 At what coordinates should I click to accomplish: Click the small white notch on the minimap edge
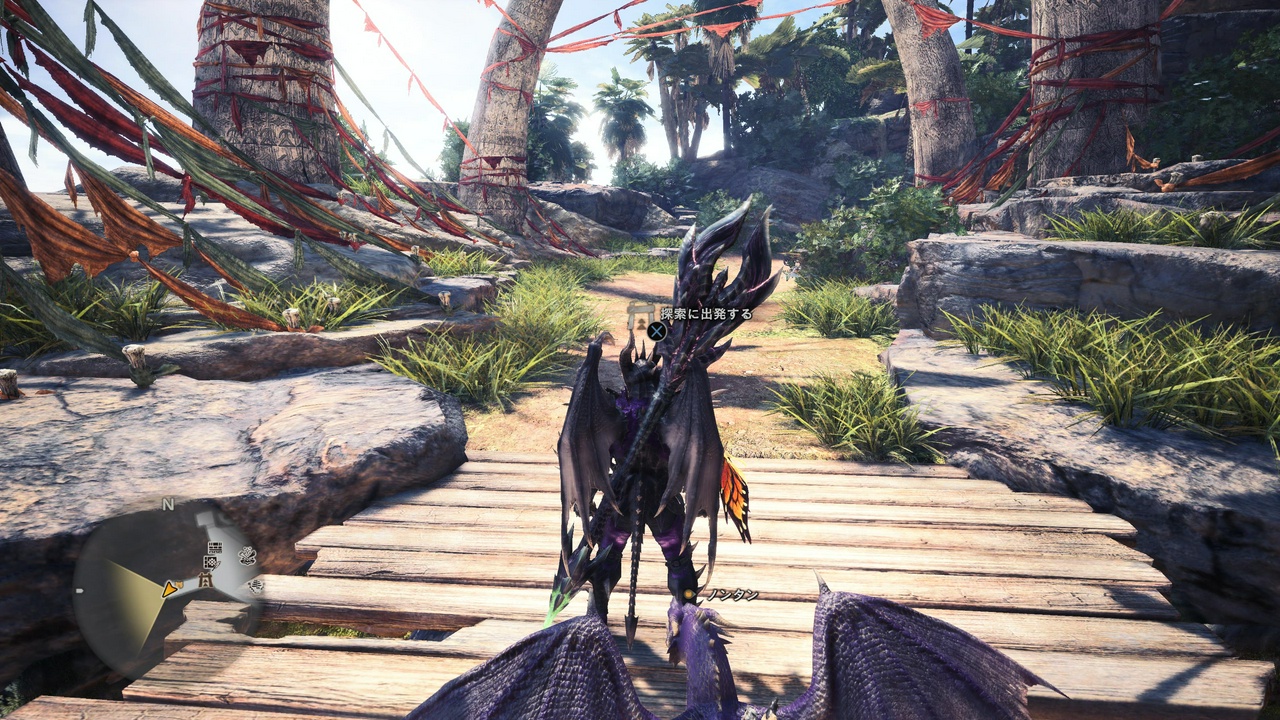point(79,590)
